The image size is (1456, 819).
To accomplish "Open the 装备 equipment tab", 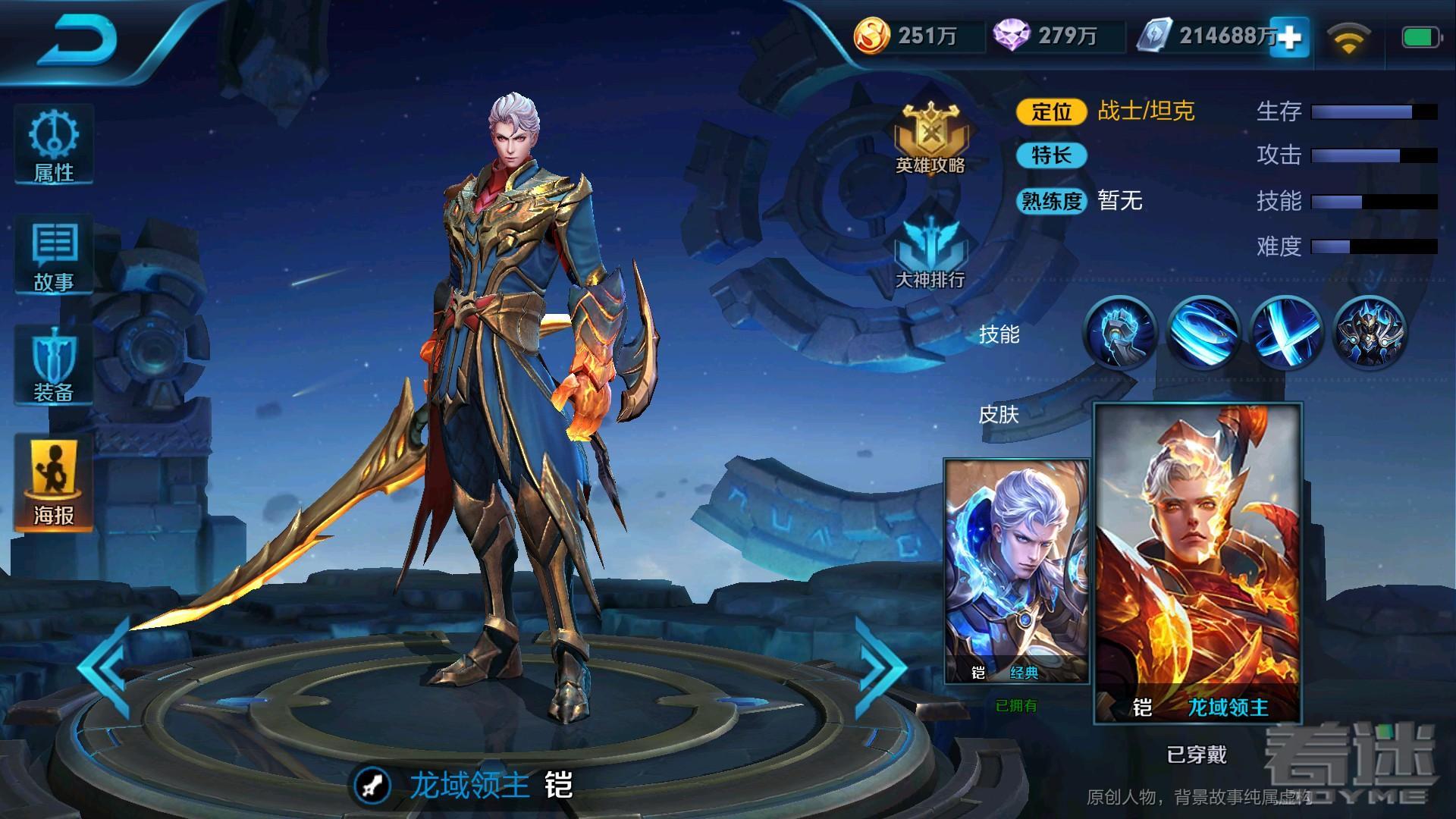I will click(54, 367).
